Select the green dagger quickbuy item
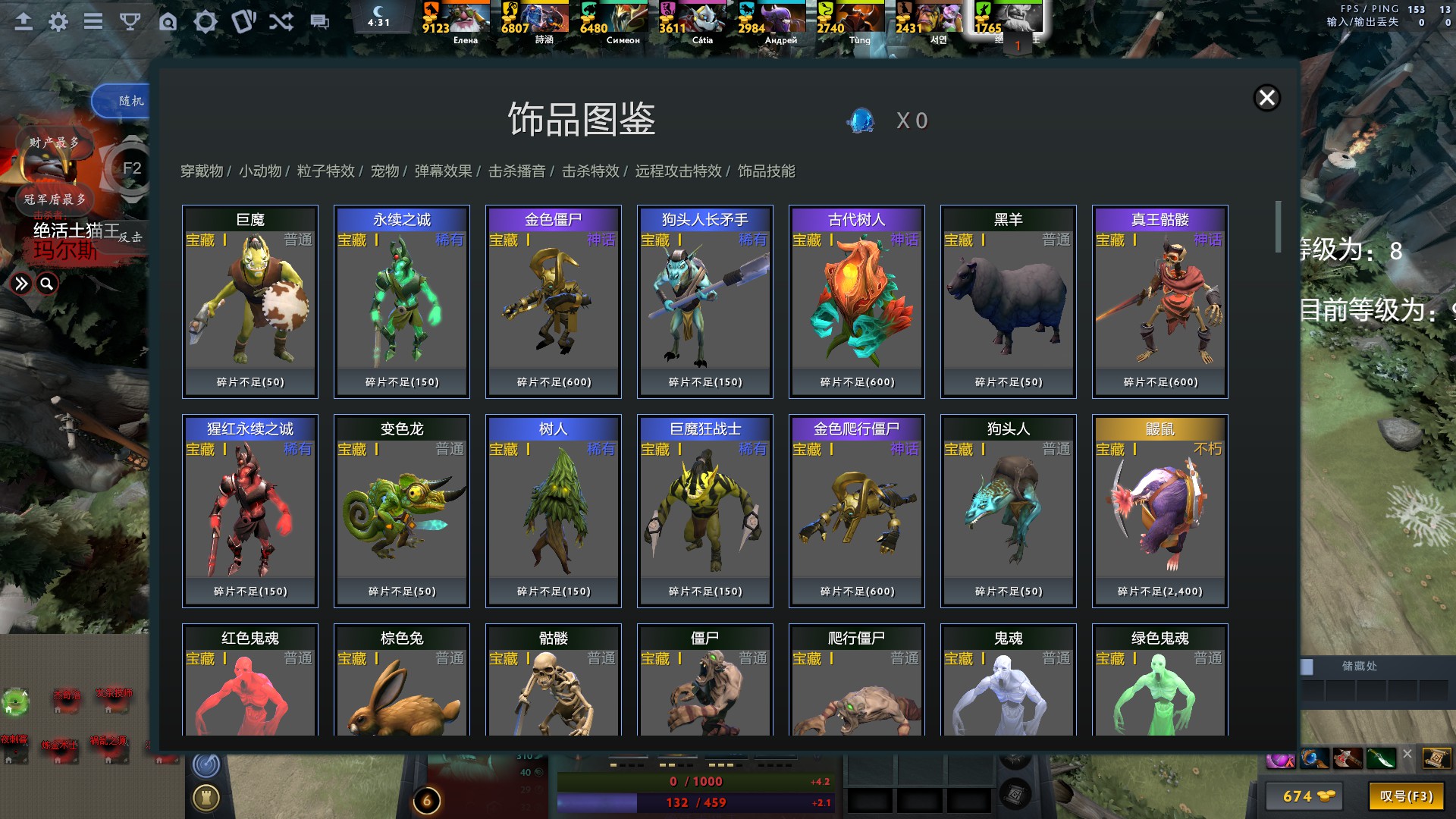The height and width of the screenshot is (819, 1456). coord(1381,758)
